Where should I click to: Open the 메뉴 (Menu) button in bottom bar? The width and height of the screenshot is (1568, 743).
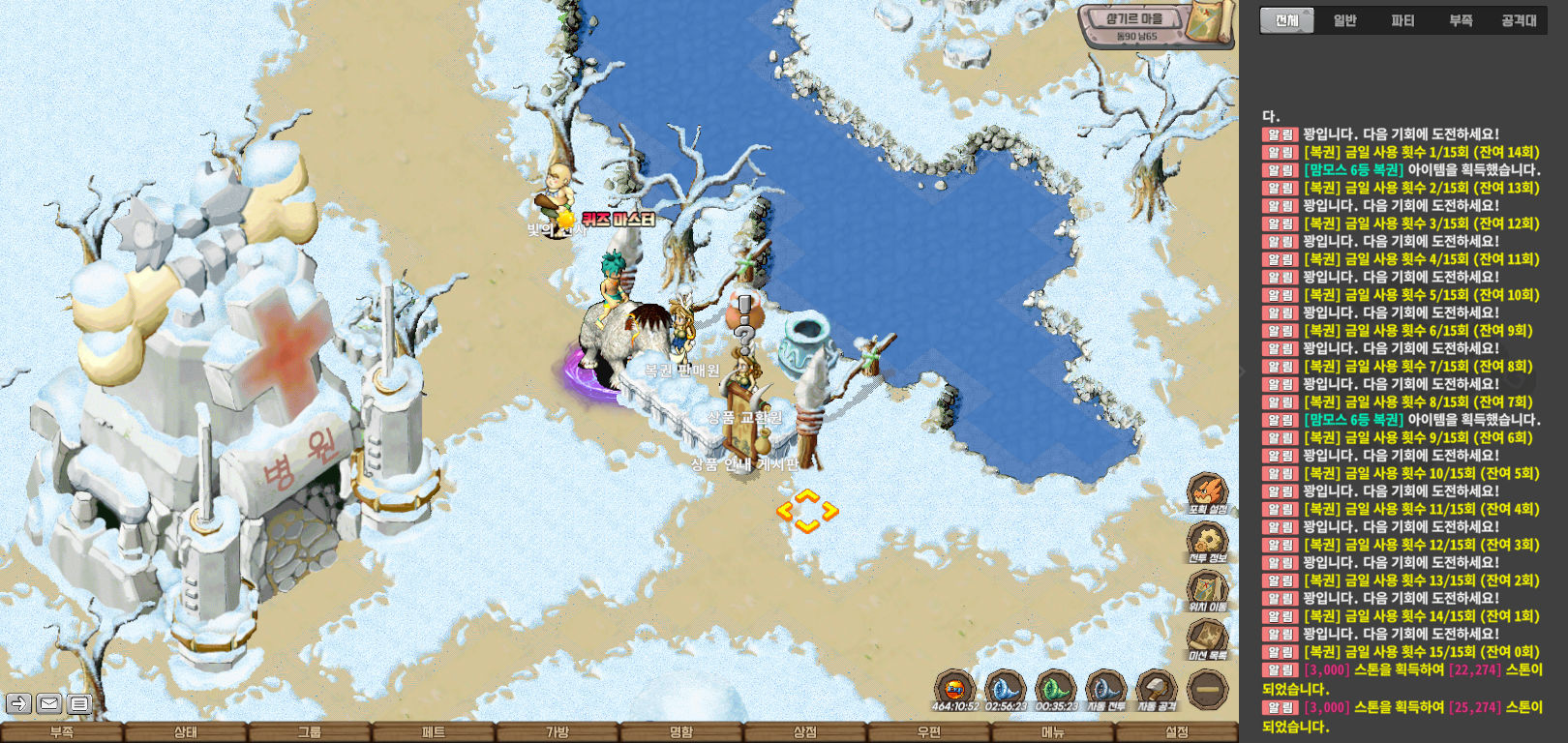click(1053, 732)
